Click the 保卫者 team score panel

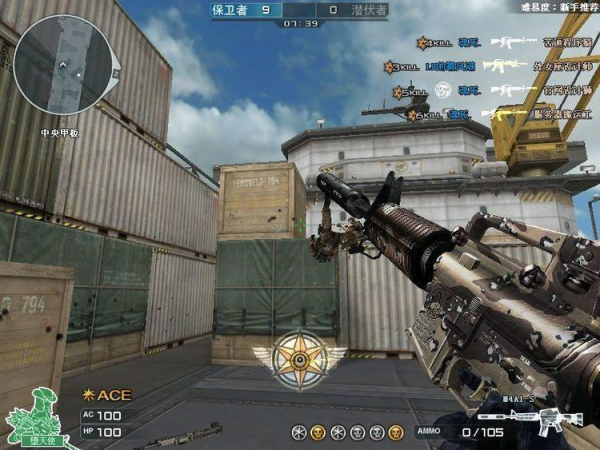pyautogui.click(x=241, y=9)
